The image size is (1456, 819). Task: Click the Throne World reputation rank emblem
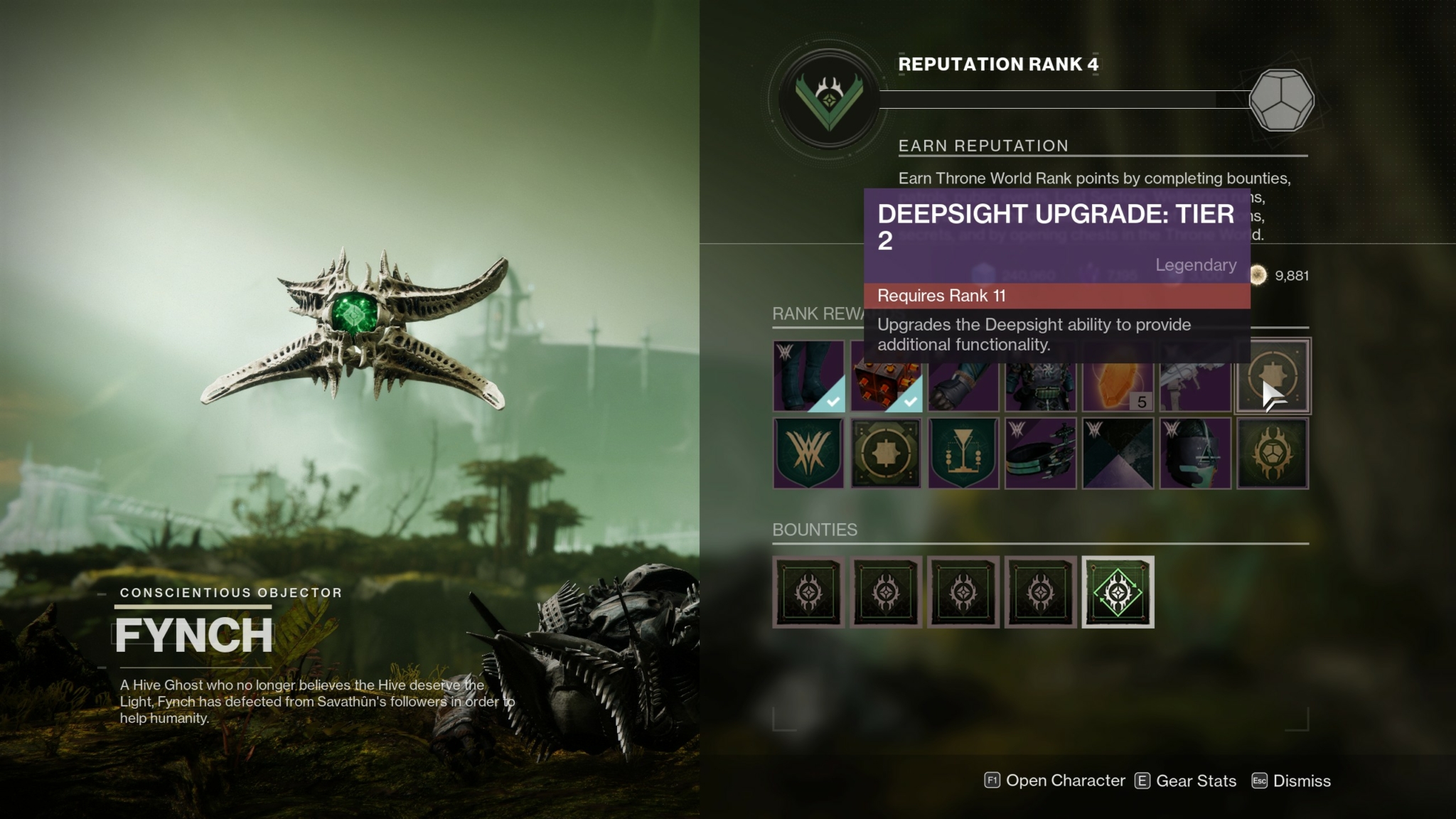coord(829,99)
